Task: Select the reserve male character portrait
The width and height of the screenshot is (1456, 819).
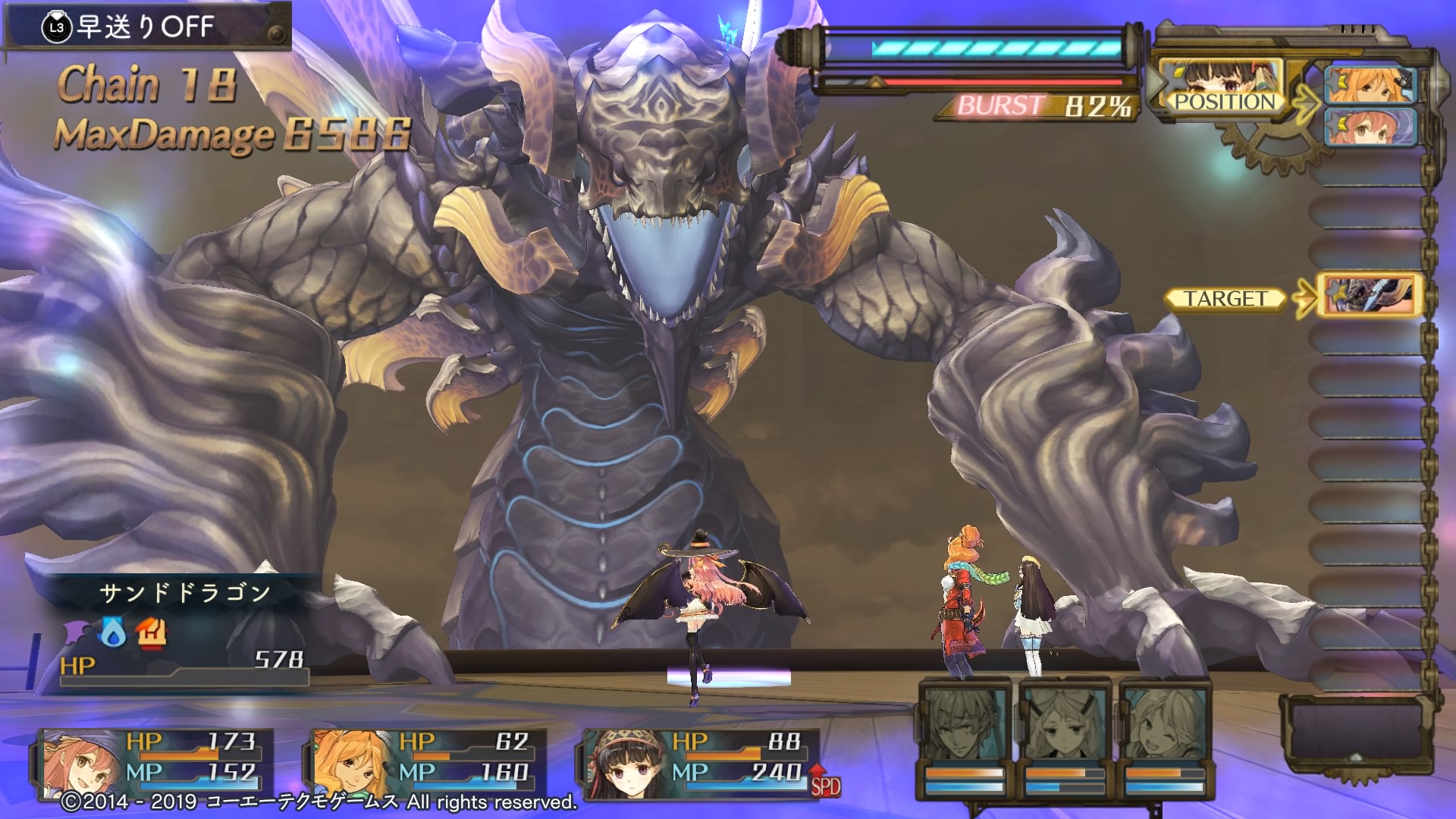Action: pyautogui.click(x=965, y=724)
